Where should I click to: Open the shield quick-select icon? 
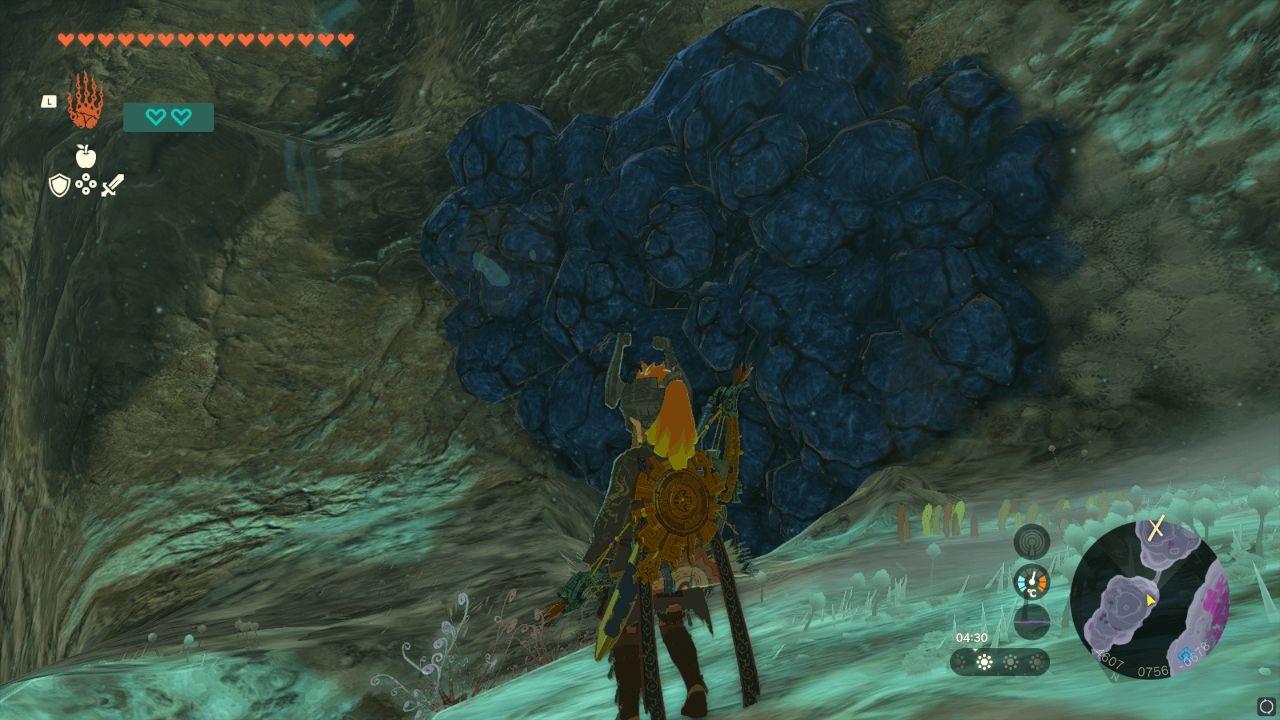click(x=59, y=185)
